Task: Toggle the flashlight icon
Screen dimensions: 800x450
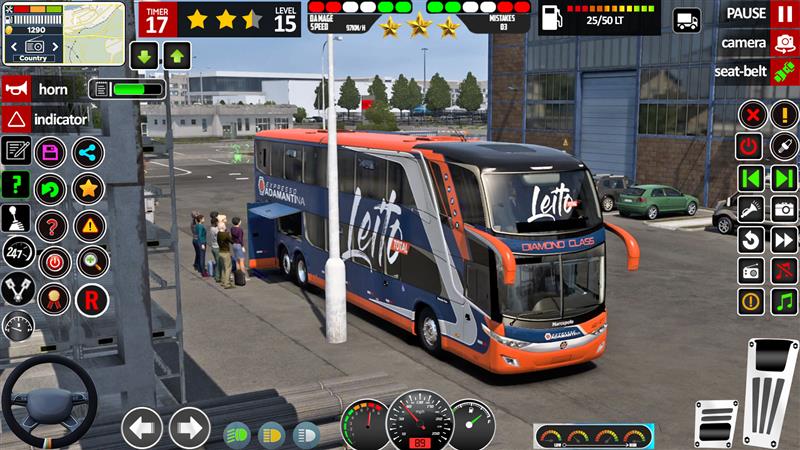Action: (751, 209)
